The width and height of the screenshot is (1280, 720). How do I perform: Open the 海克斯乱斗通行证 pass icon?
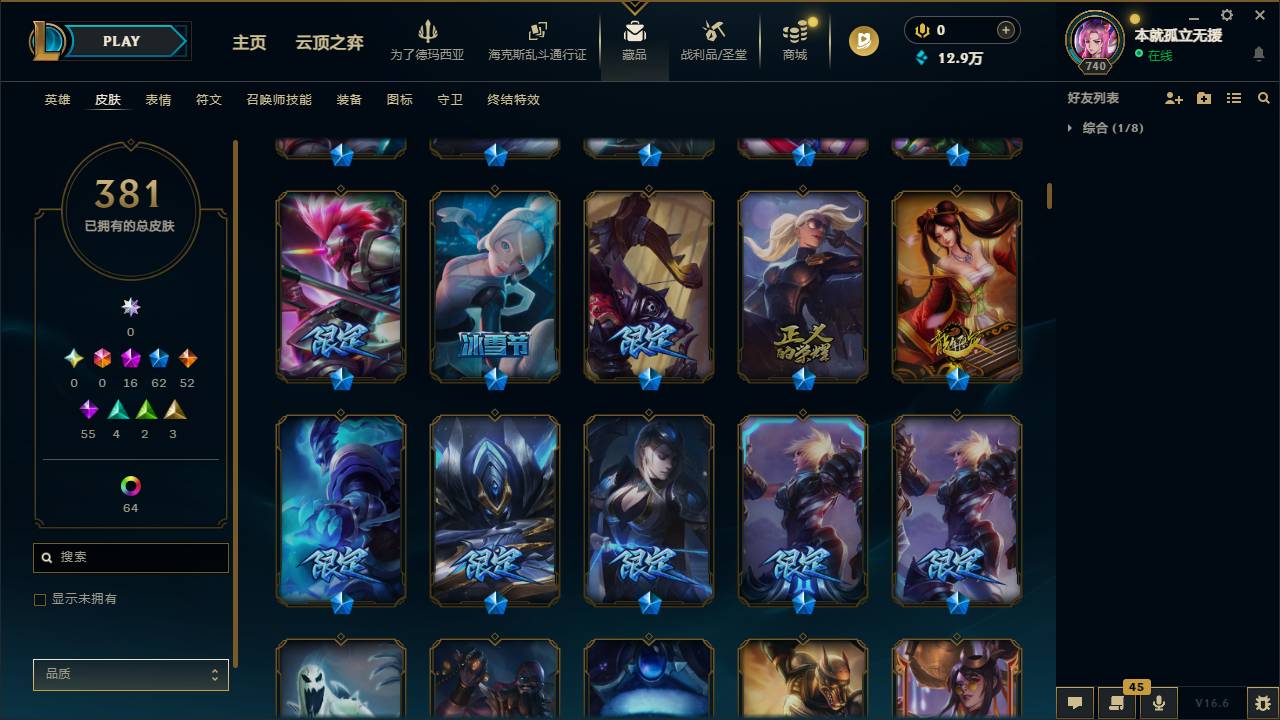click(537, 38)
